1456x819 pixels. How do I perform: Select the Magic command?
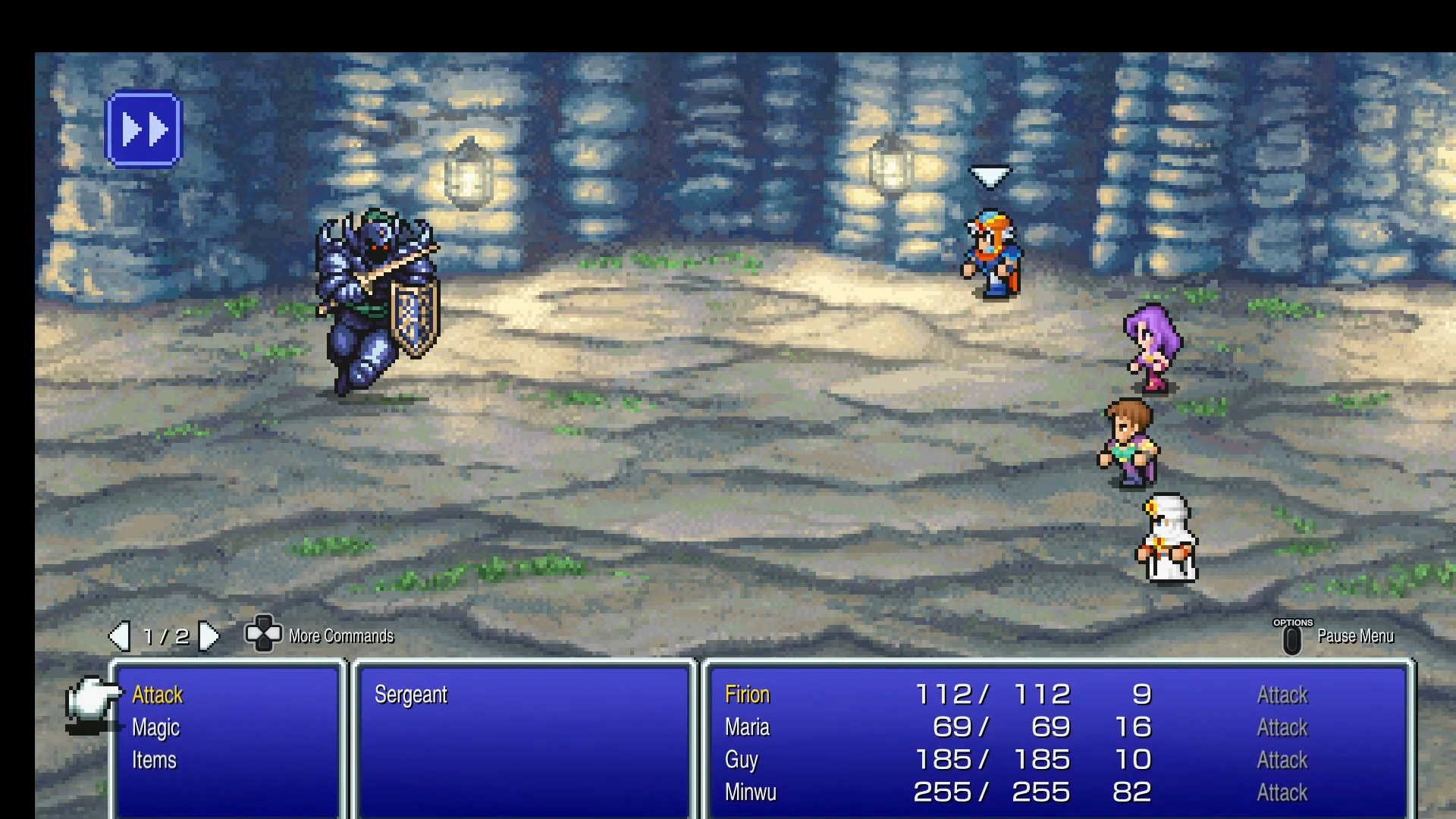click(x=155, y=727)
